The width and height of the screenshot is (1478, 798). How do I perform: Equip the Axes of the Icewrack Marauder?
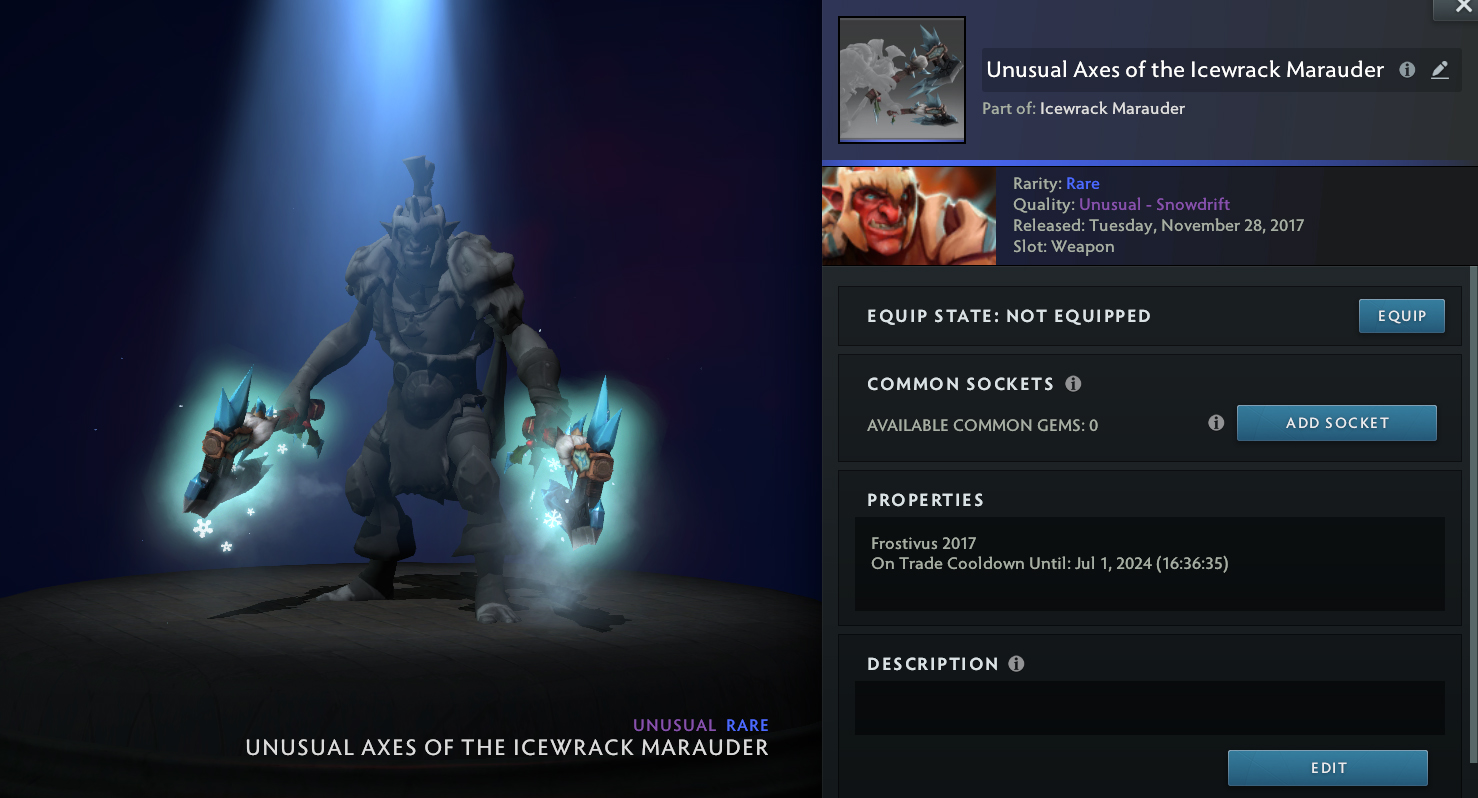point(1401,316)
